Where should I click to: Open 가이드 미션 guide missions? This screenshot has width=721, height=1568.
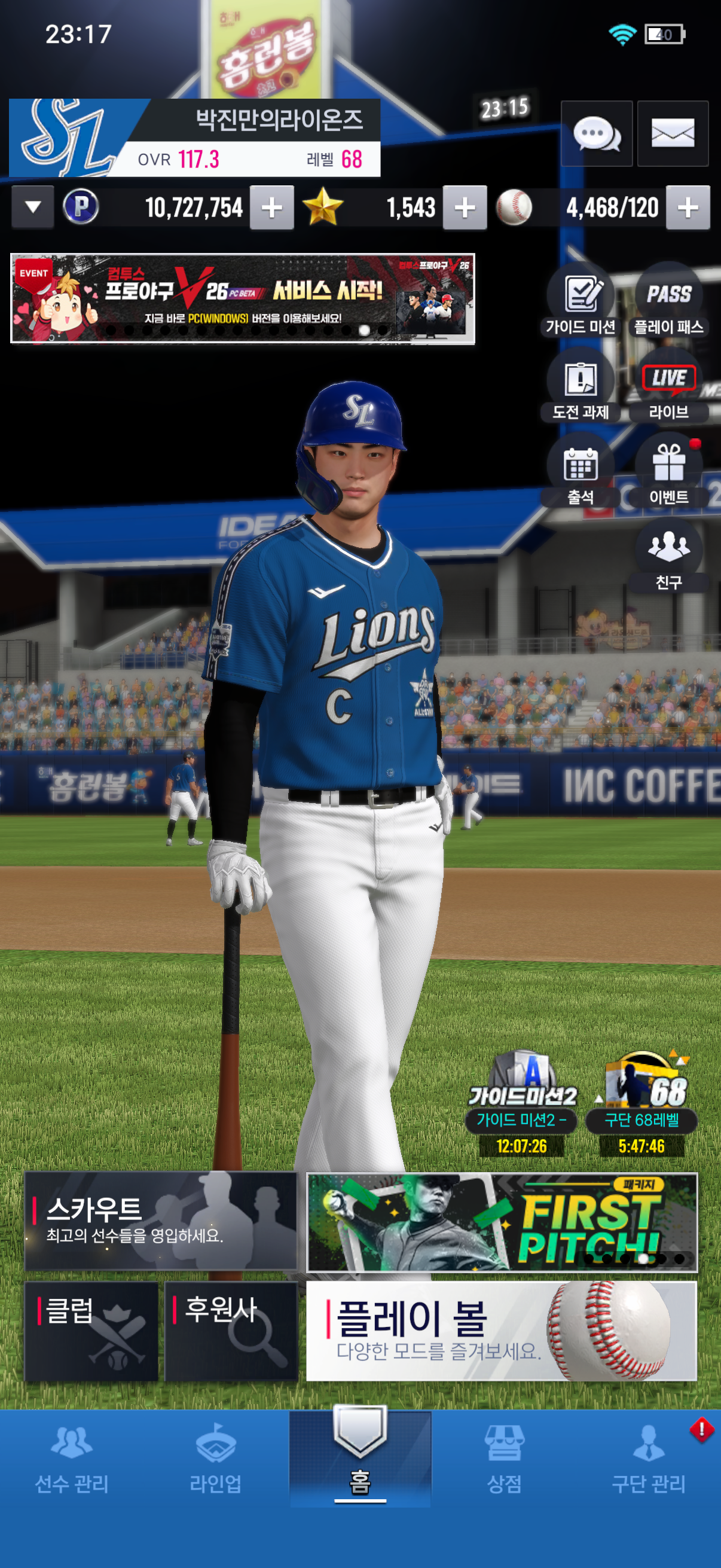click(581, 302)
